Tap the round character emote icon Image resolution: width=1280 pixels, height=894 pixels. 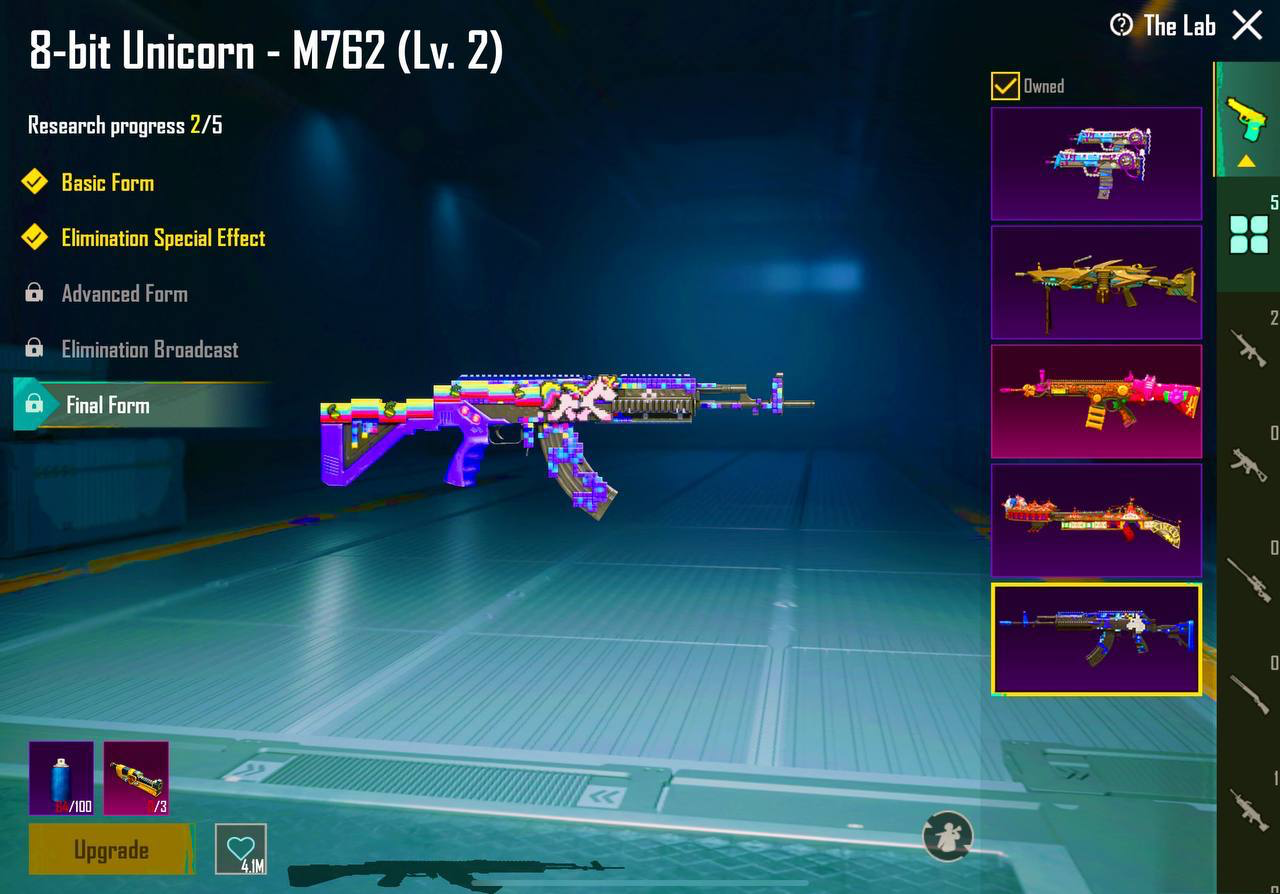coord(947,836)
